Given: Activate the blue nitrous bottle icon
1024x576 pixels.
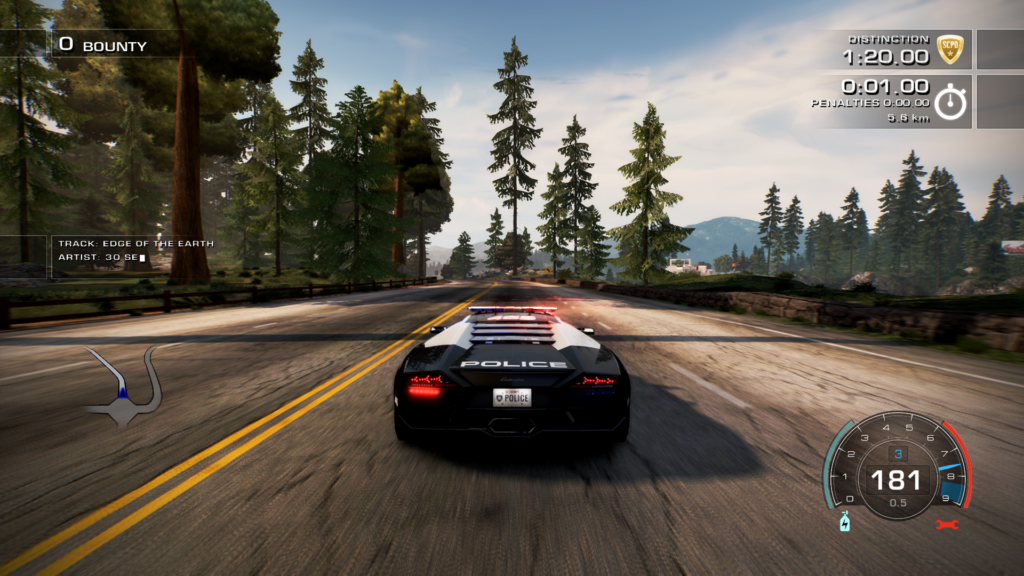Looking at the screenshot, I should click(x=844, y=522).
